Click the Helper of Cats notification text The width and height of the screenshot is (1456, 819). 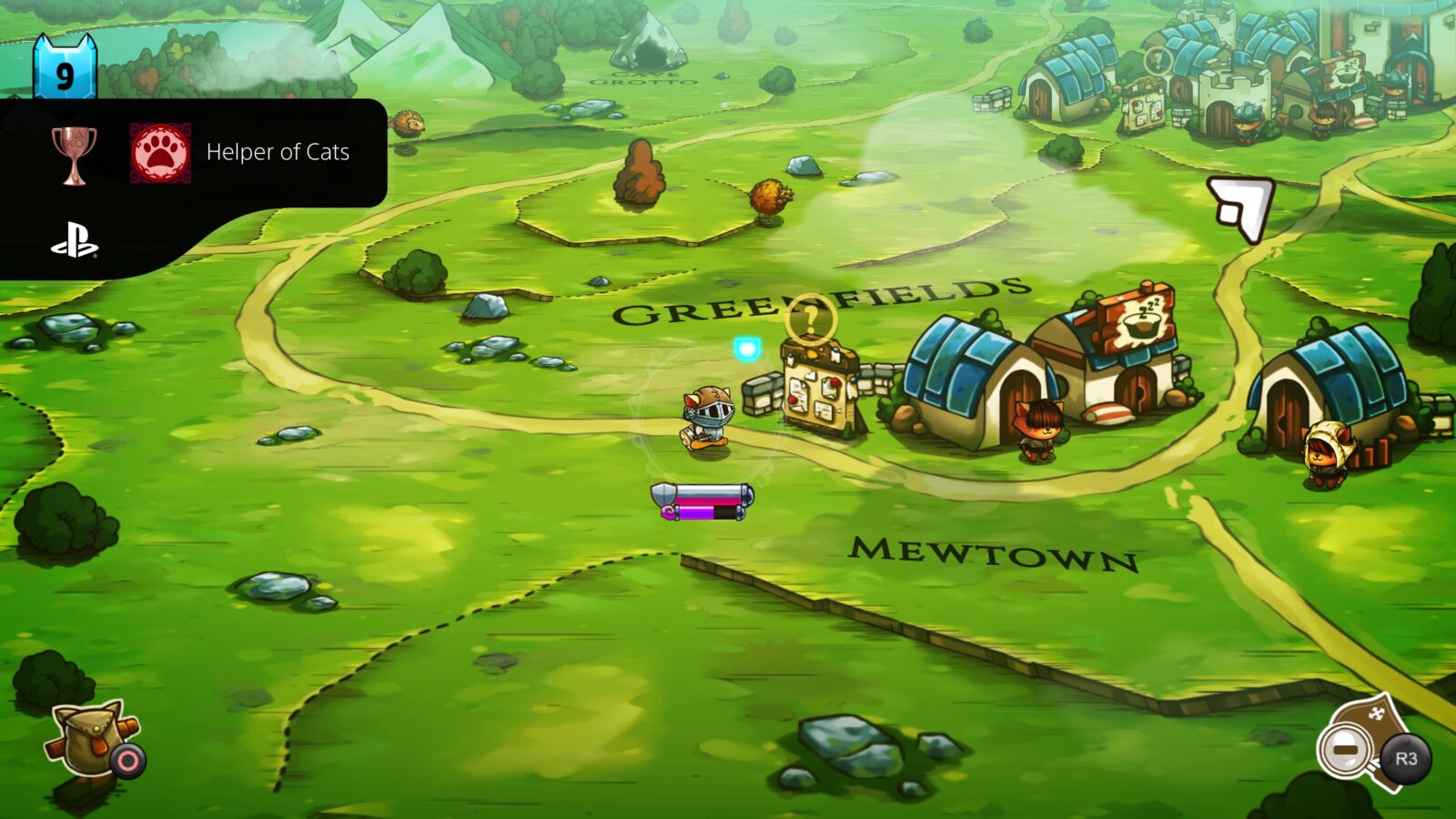278,152
